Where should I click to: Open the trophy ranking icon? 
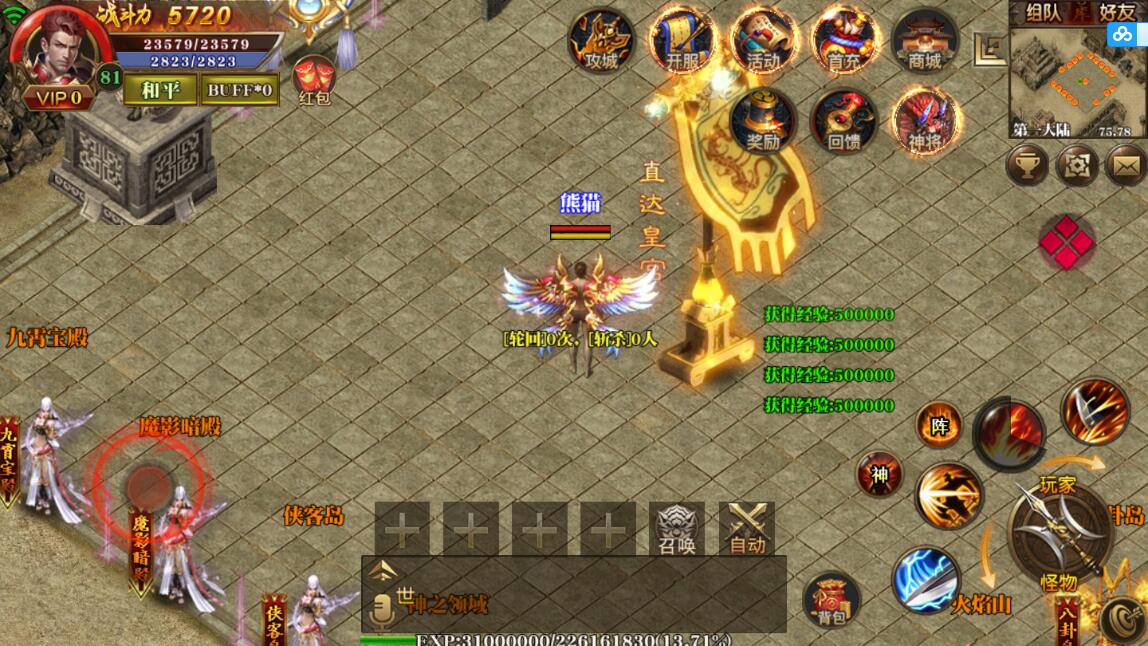coord(1027,165)
